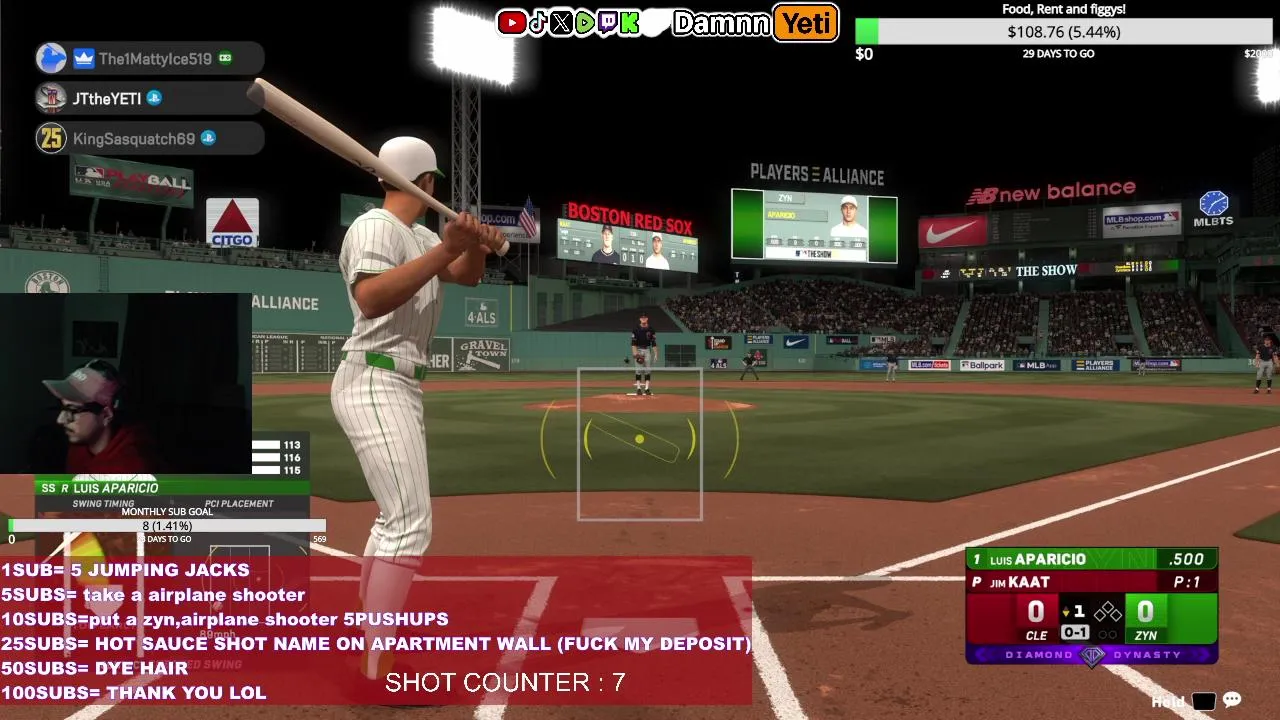Screen dimensions: 1280x720
Task: Open the YouTube icon in stream overlay
Action: 512,23
